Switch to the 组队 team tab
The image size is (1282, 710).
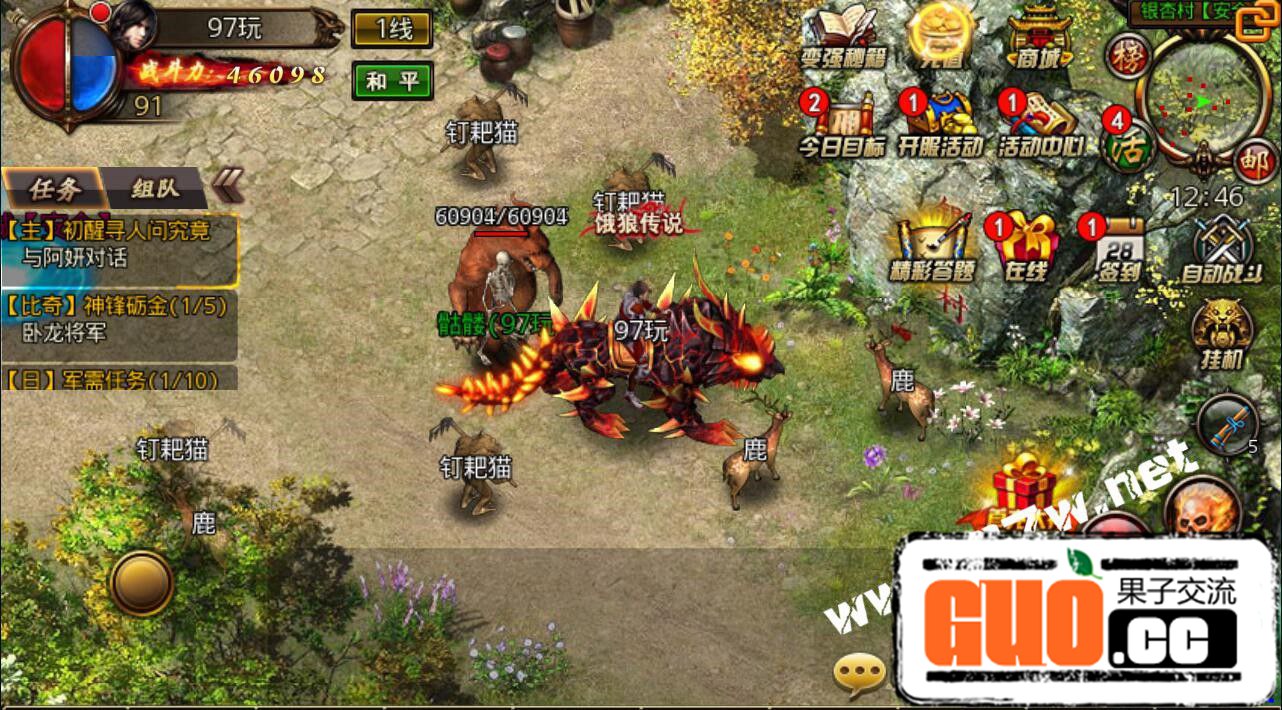click(x=155, y=188)
